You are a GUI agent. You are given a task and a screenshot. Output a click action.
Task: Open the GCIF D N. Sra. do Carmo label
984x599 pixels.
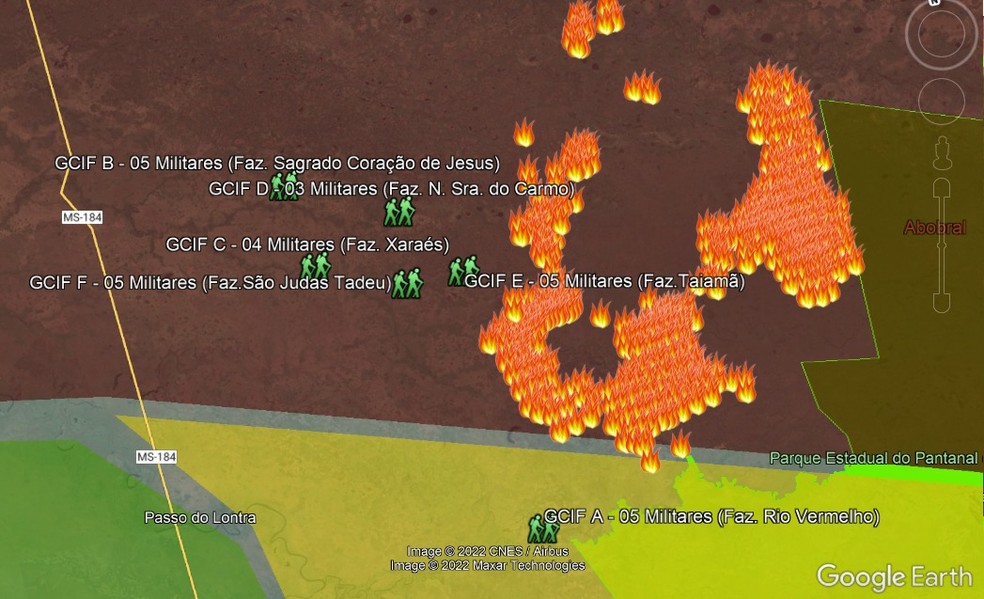pyautogui.click(x=391, y=188)
